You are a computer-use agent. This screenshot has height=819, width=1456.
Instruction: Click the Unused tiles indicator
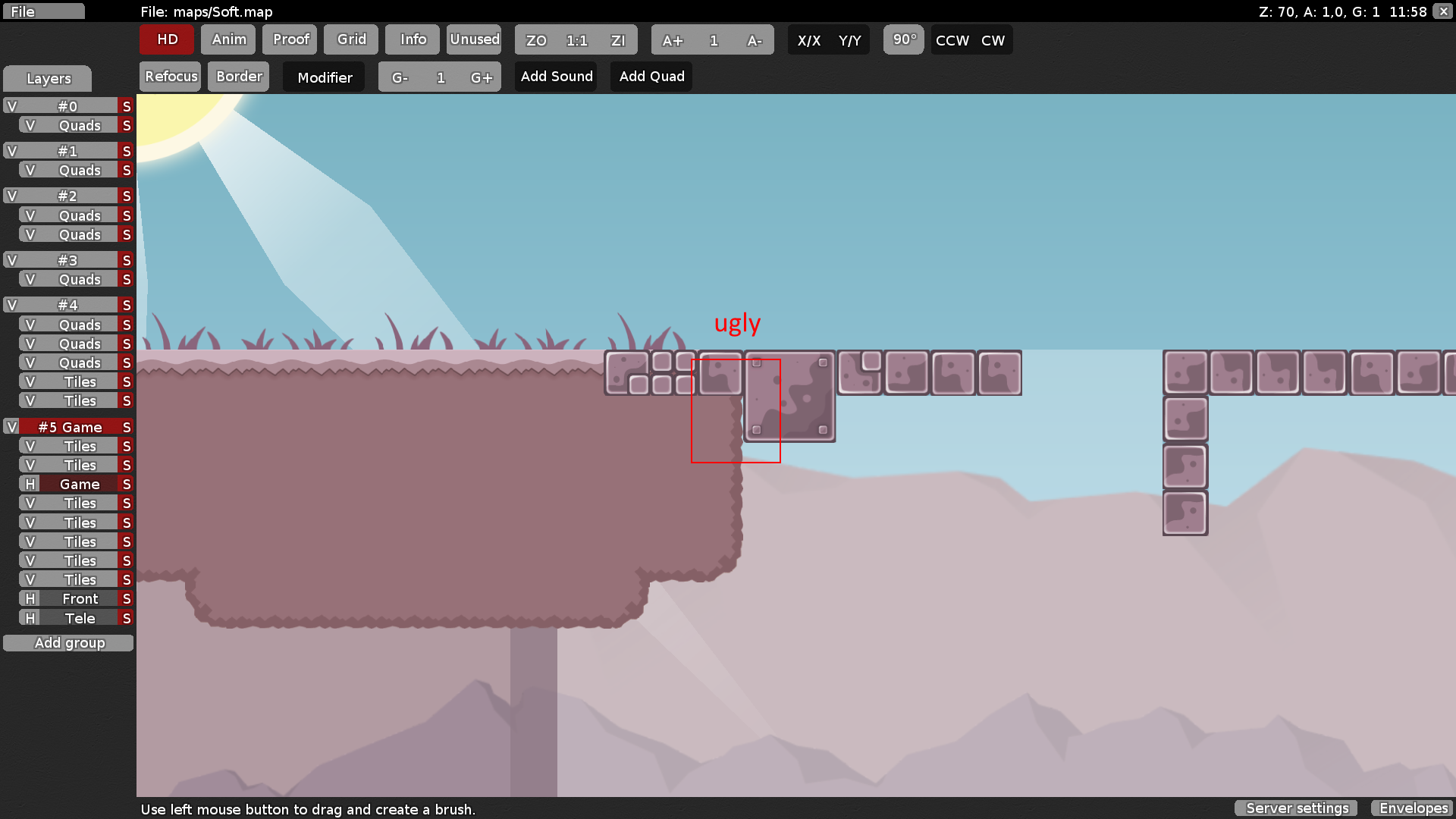474,39
